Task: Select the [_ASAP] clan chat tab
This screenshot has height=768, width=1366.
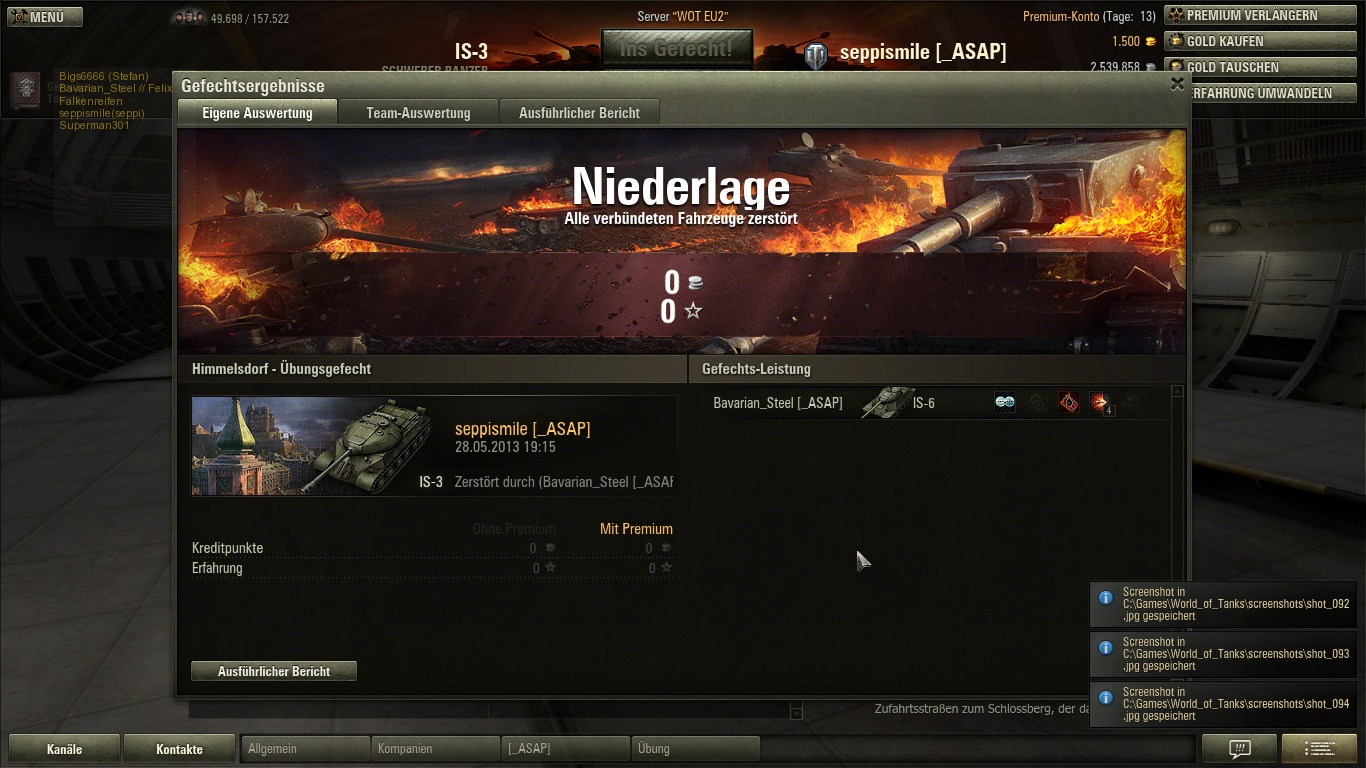Action: coord(565,748)
